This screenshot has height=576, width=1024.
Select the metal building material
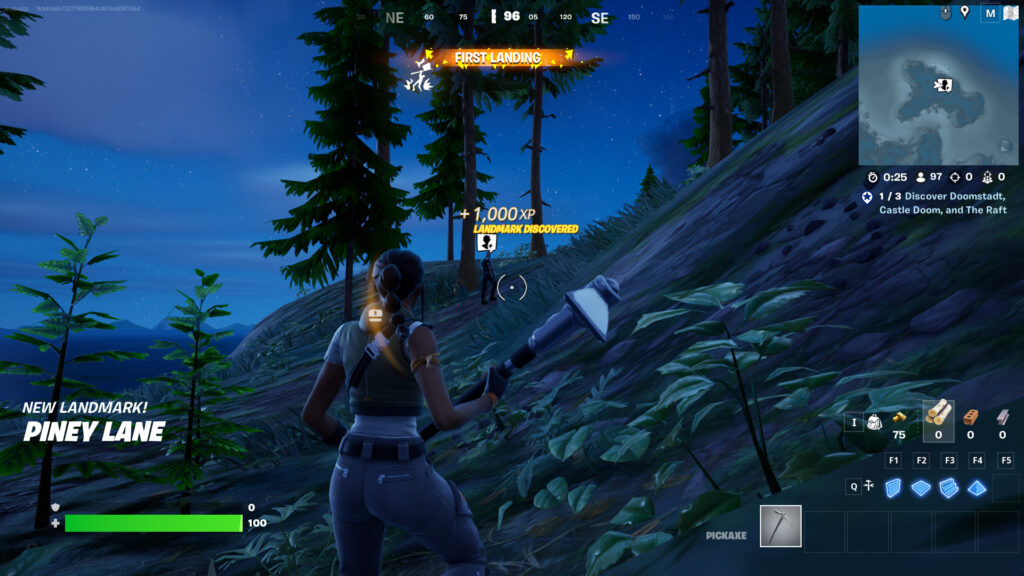(1002, 416)
